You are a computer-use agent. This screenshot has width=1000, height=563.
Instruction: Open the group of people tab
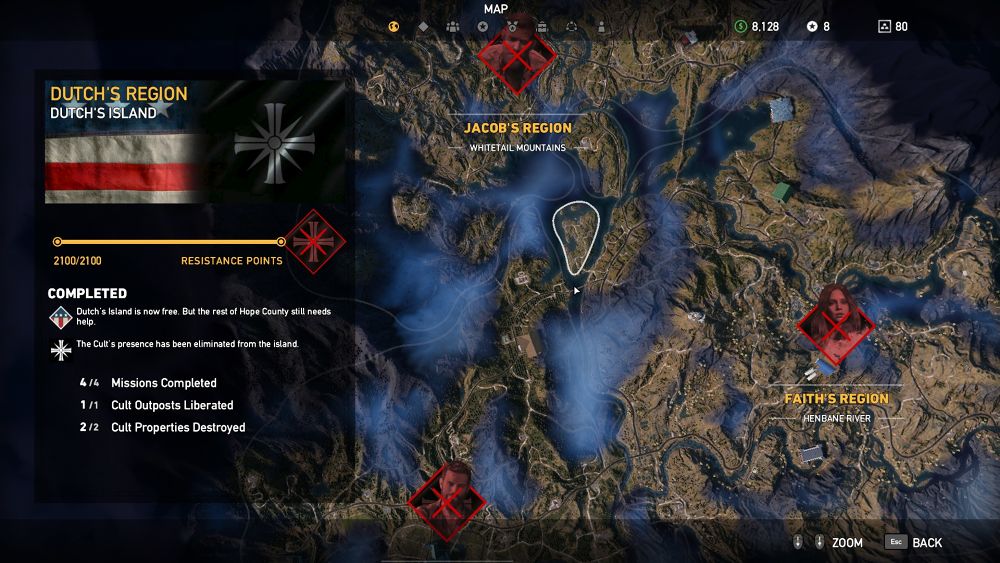coord(453,27)
